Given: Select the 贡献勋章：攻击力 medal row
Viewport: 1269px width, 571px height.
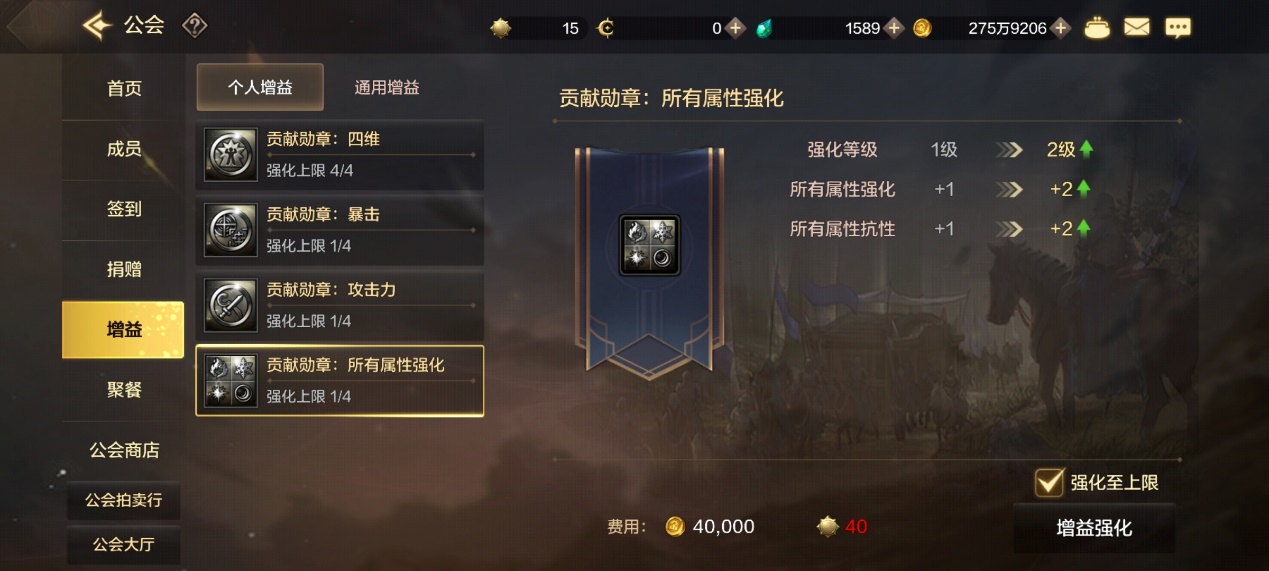Looking at the screenshot, I should [x=340, y=305].
